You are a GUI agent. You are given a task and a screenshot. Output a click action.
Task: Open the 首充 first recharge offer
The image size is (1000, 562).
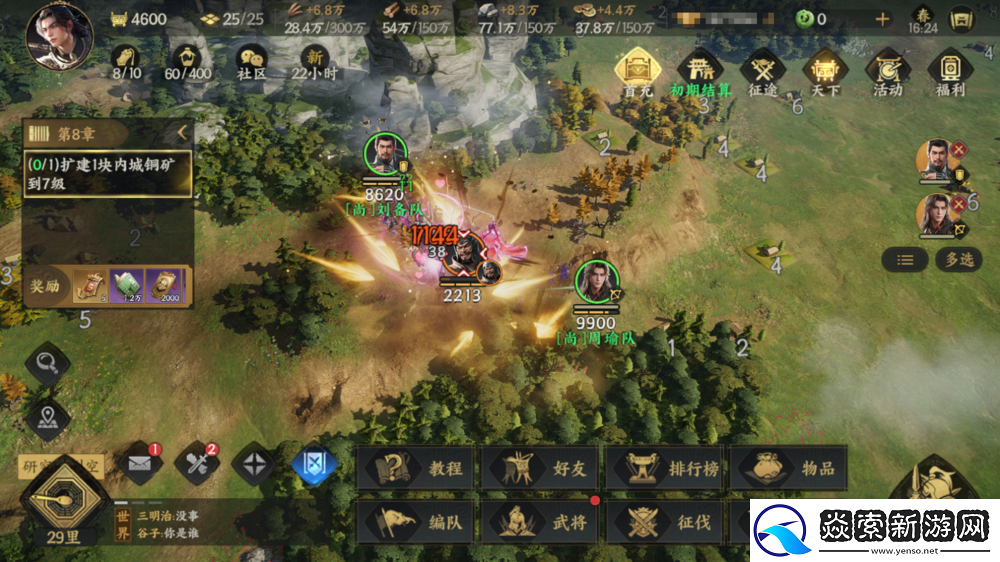638,73
